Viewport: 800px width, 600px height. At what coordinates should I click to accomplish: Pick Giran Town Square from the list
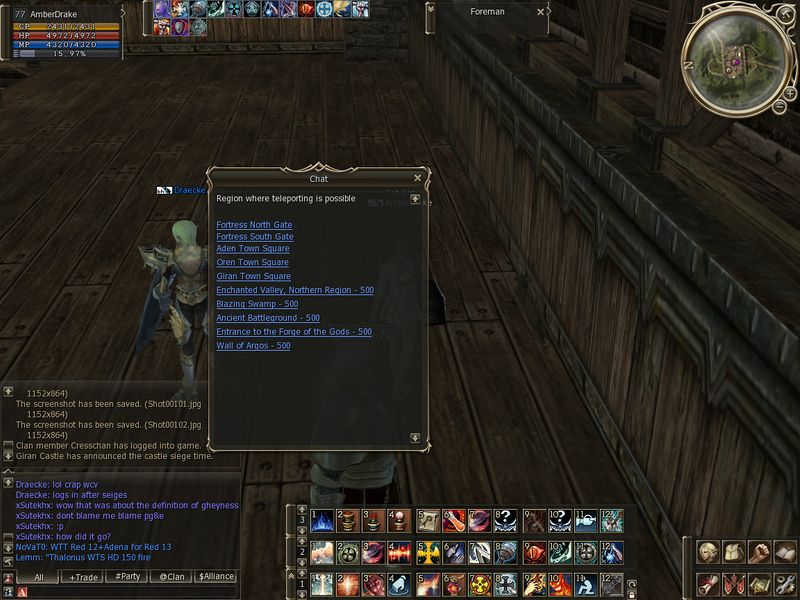(253, 276)
